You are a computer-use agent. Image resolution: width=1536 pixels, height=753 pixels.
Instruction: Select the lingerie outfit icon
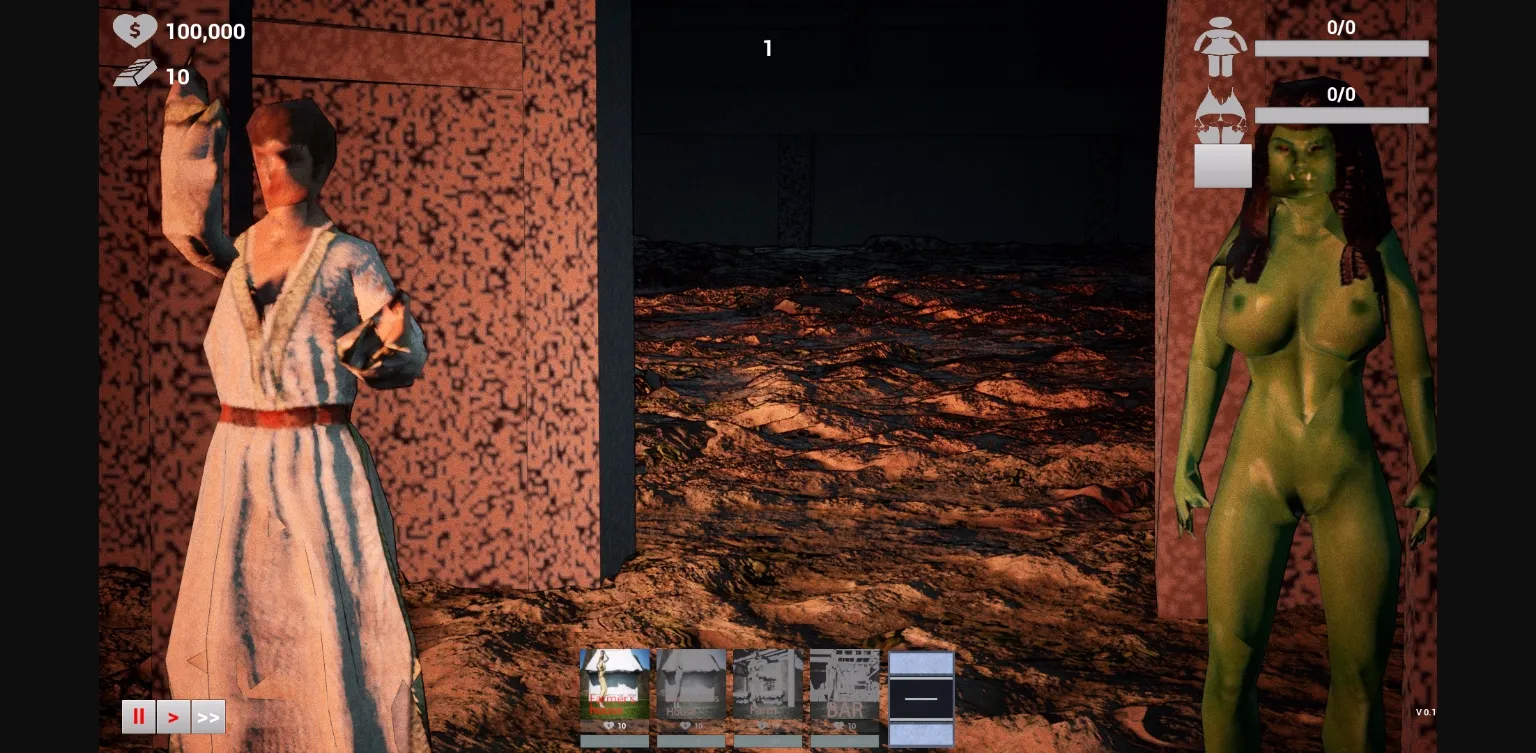click(x=1222, y=113)
